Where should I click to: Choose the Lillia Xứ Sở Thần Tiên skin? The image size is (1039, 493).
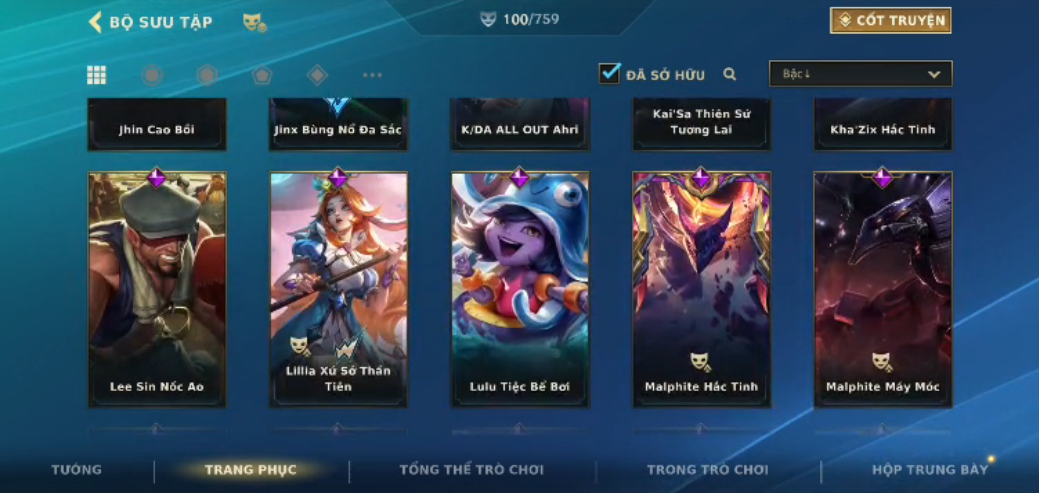tap(338, 290)
